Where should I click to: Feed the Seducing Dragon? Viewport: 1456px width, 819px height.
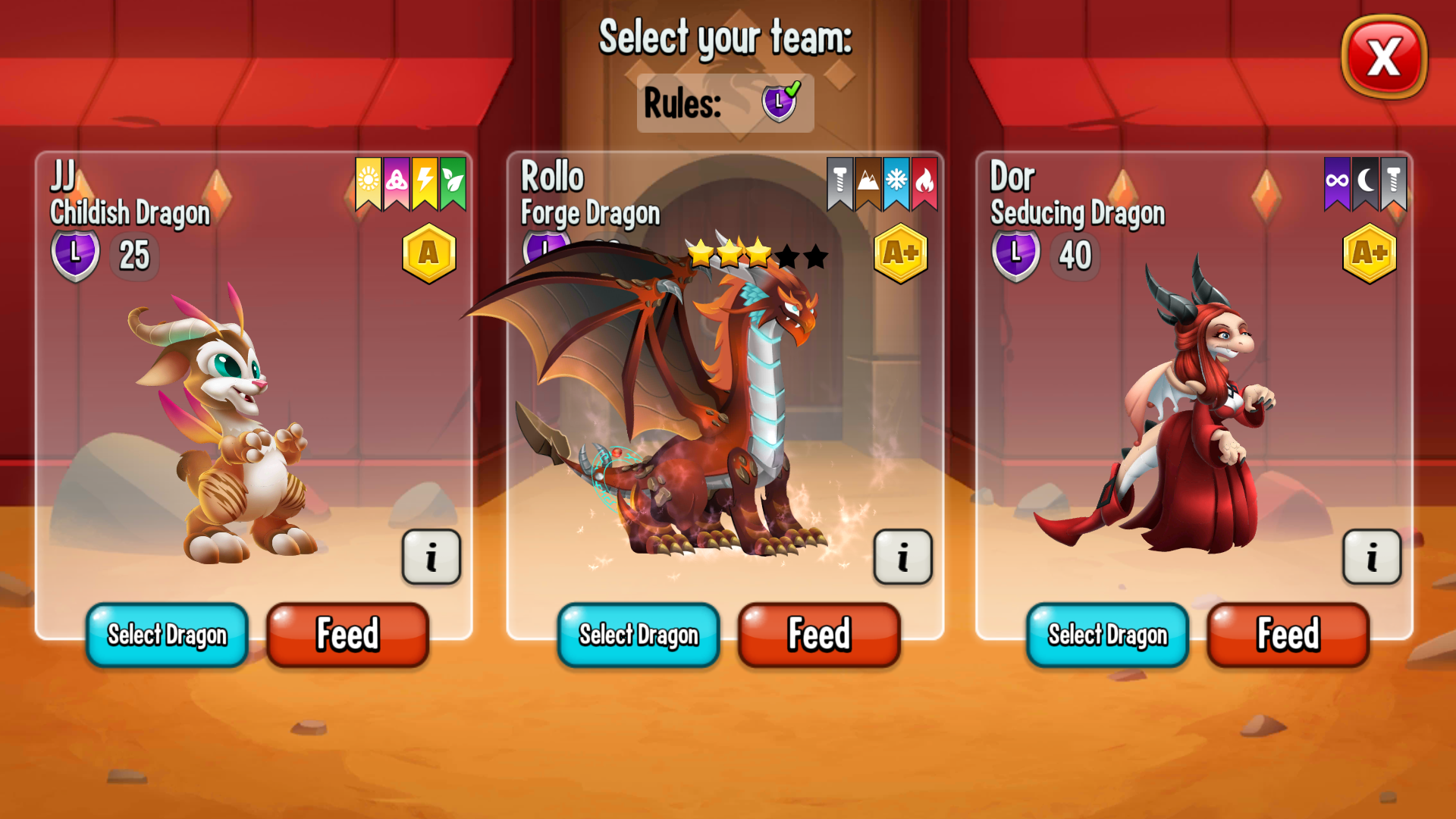[x=1288, y=634]
